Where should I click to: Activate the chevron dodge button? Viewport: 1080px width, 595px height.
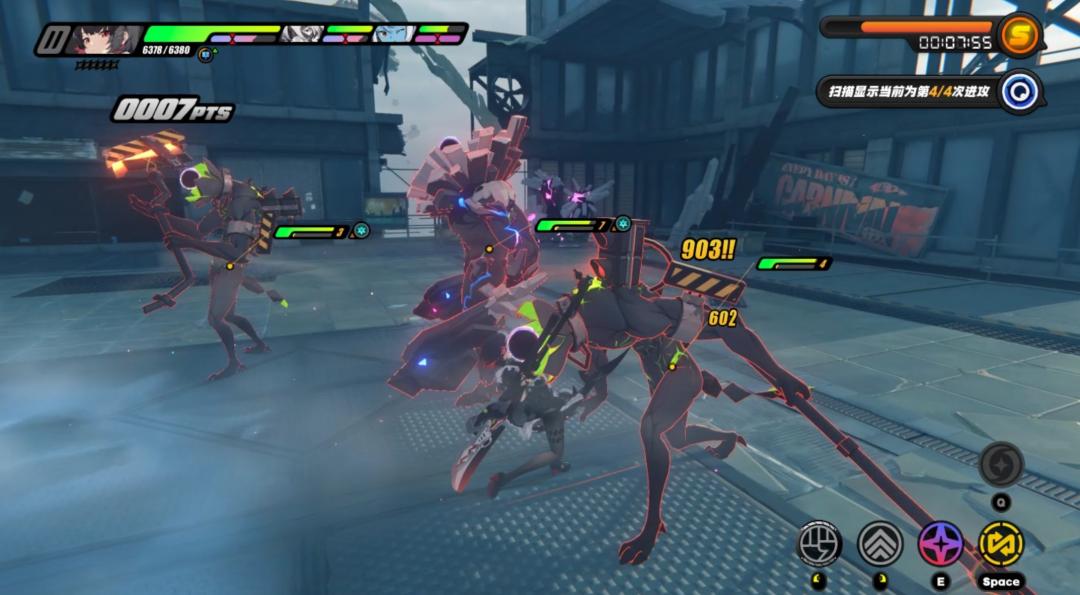[880, 543]
